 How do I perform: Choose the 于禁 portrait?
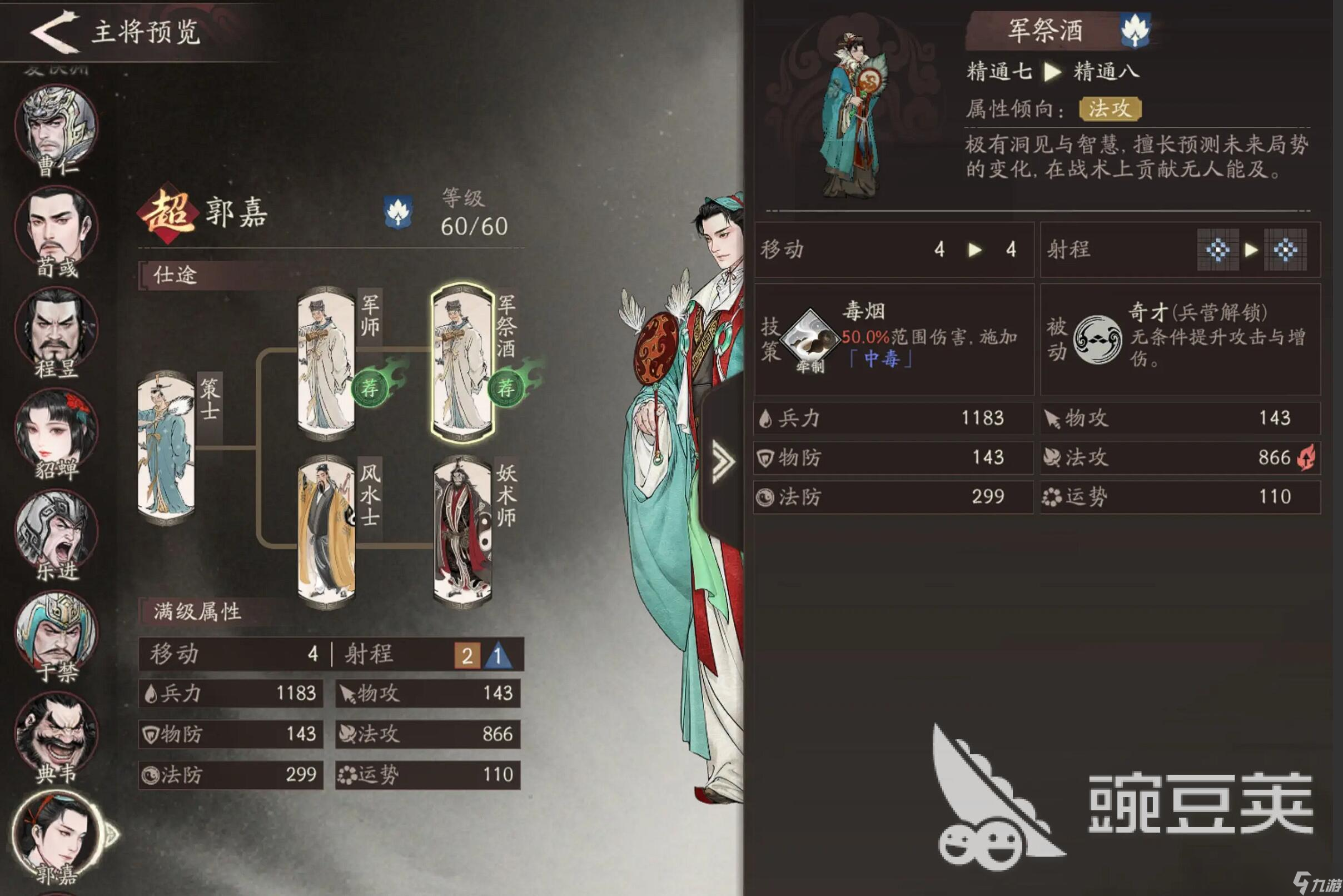[x=56, y=631]
